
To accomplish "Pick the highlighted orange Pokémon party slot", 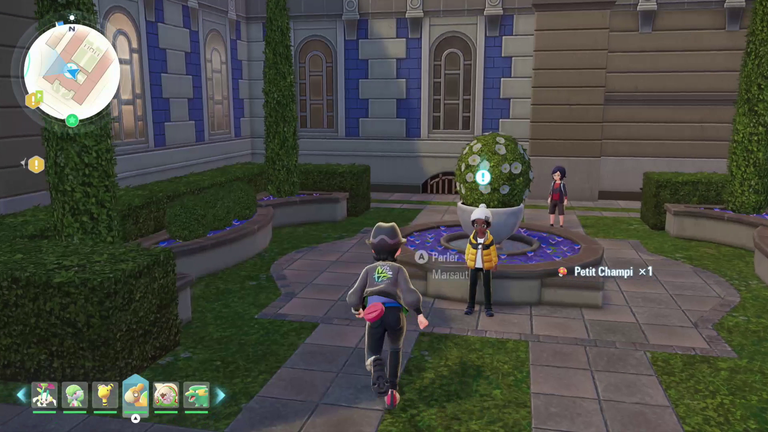I will [136, 395].
